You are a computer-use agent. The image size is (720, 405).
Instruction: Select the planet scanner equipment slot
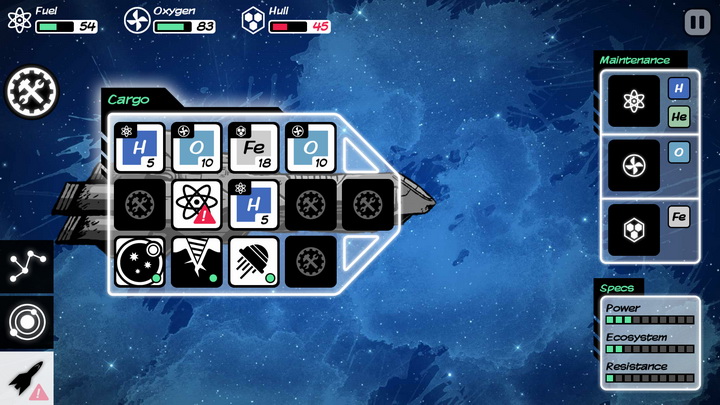(140, 261)
